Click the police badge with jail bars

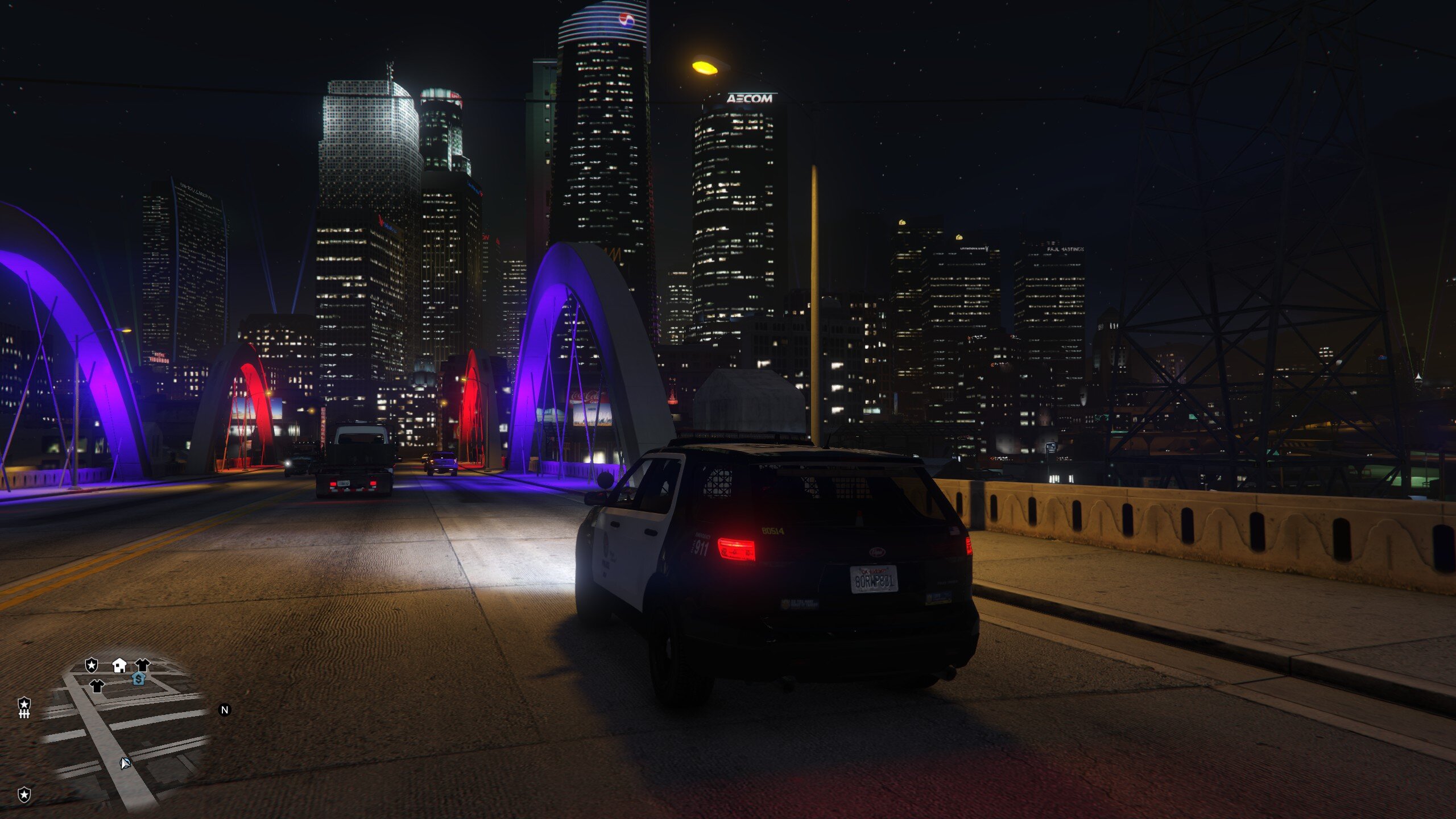click(24, 708)
